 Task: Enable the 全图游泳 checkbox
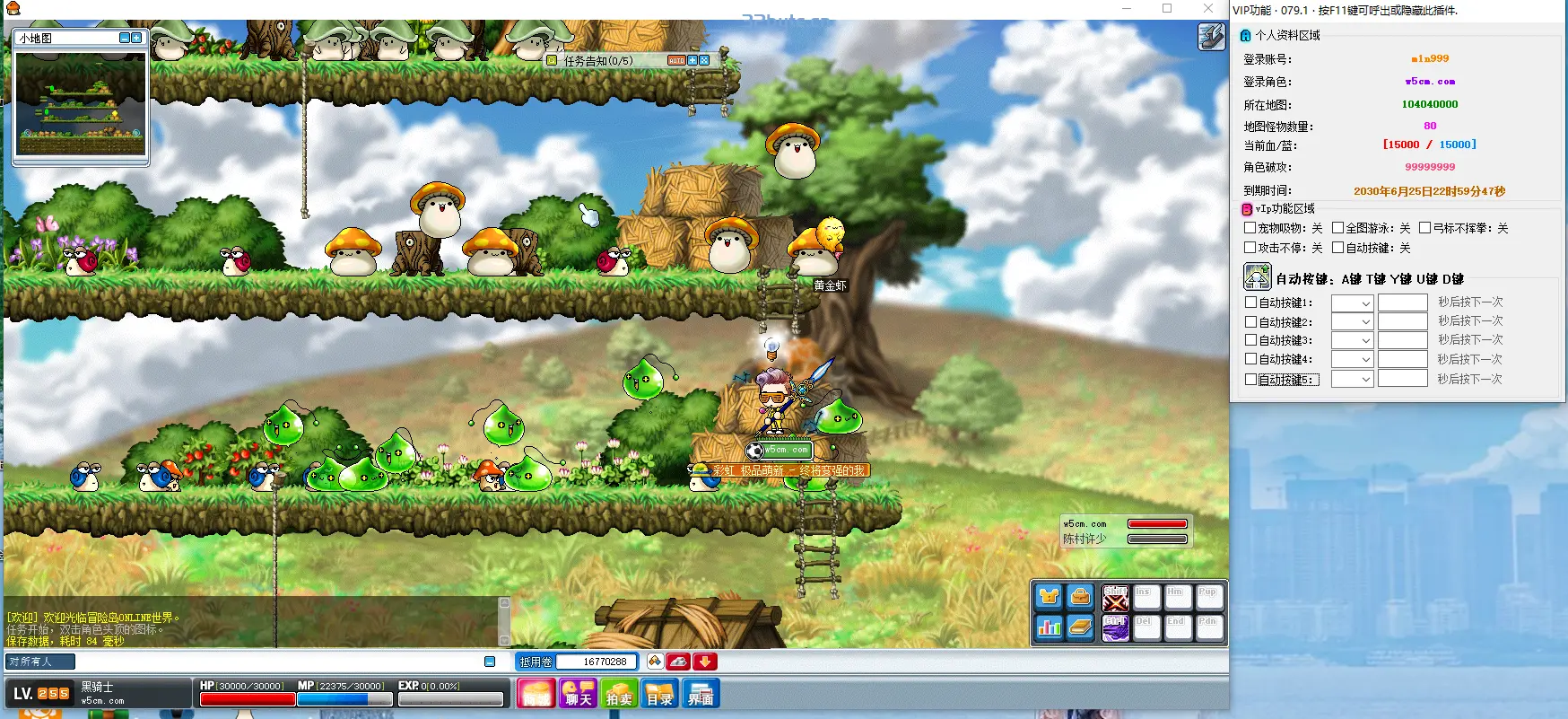pos(1337,228)
